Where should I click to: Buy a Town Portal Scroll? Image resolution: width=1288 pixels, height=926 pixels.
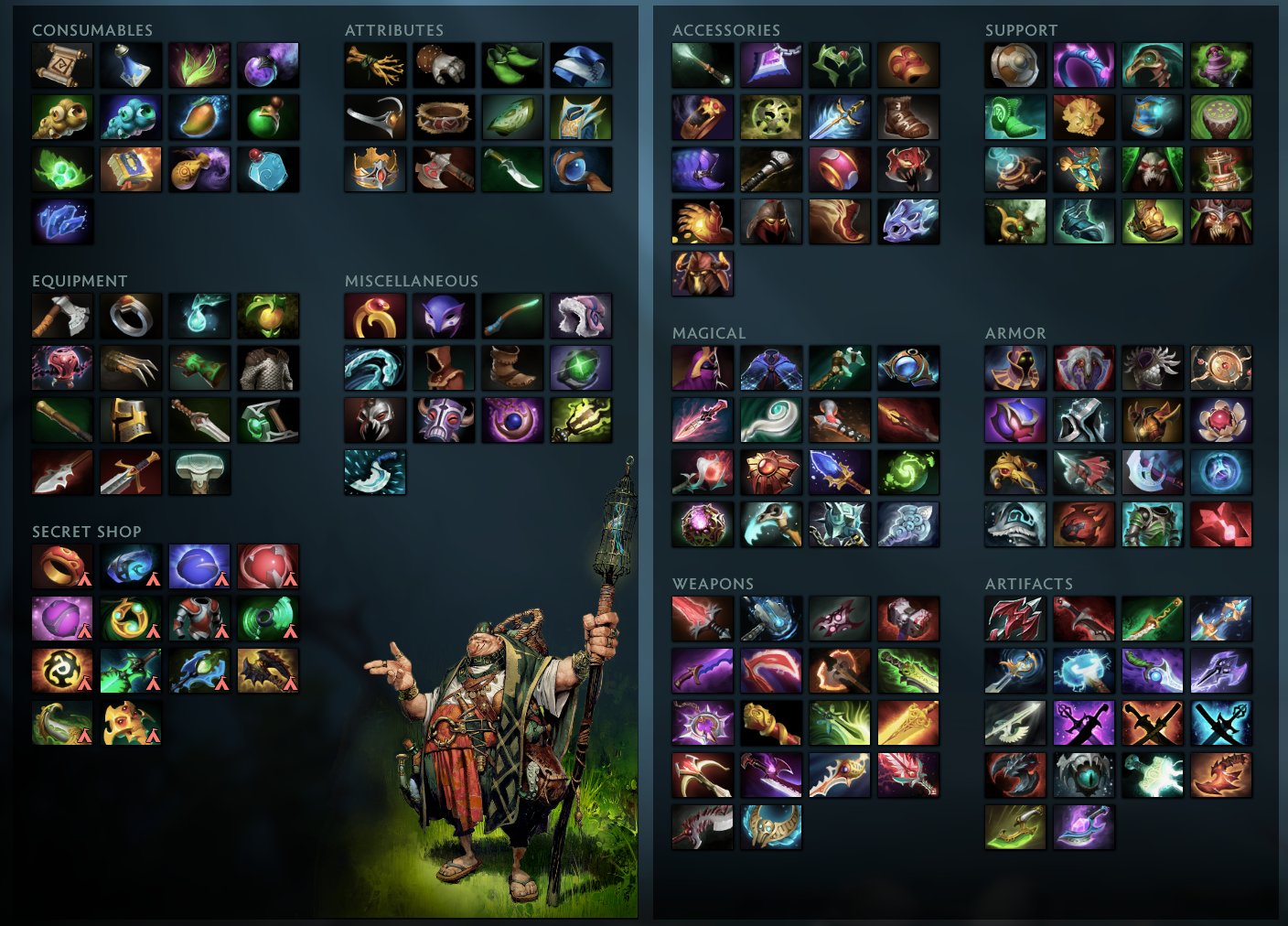(61, 64)
